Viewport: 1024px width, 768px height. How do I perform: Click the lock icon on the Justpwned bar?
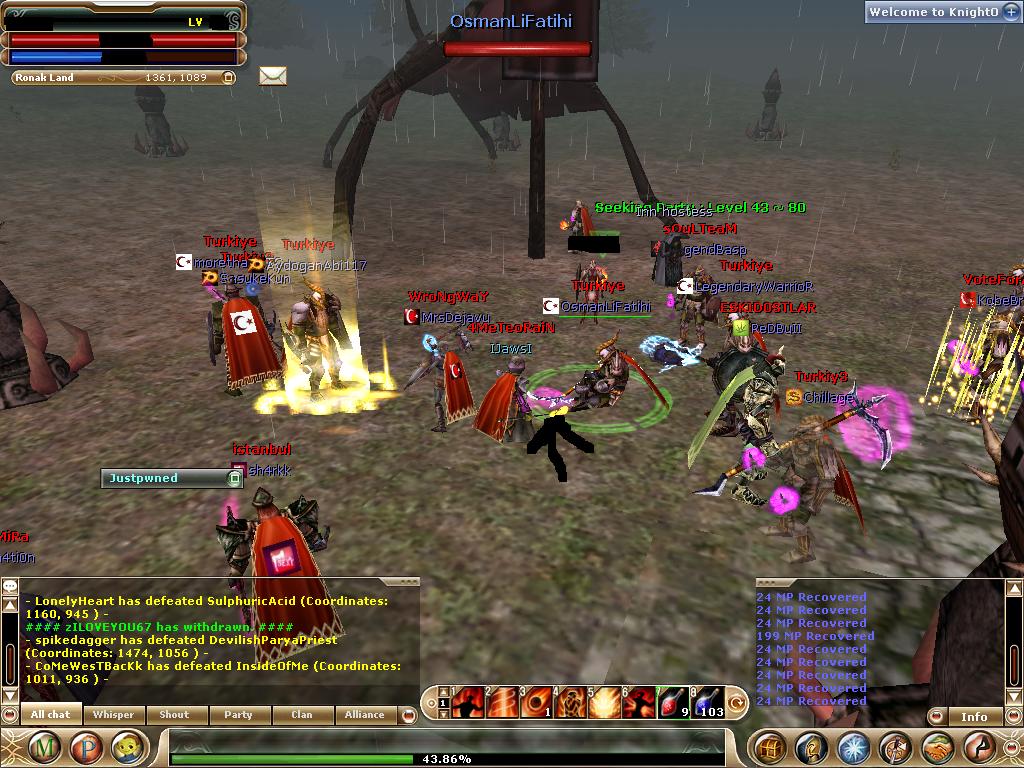coord(235,479)
